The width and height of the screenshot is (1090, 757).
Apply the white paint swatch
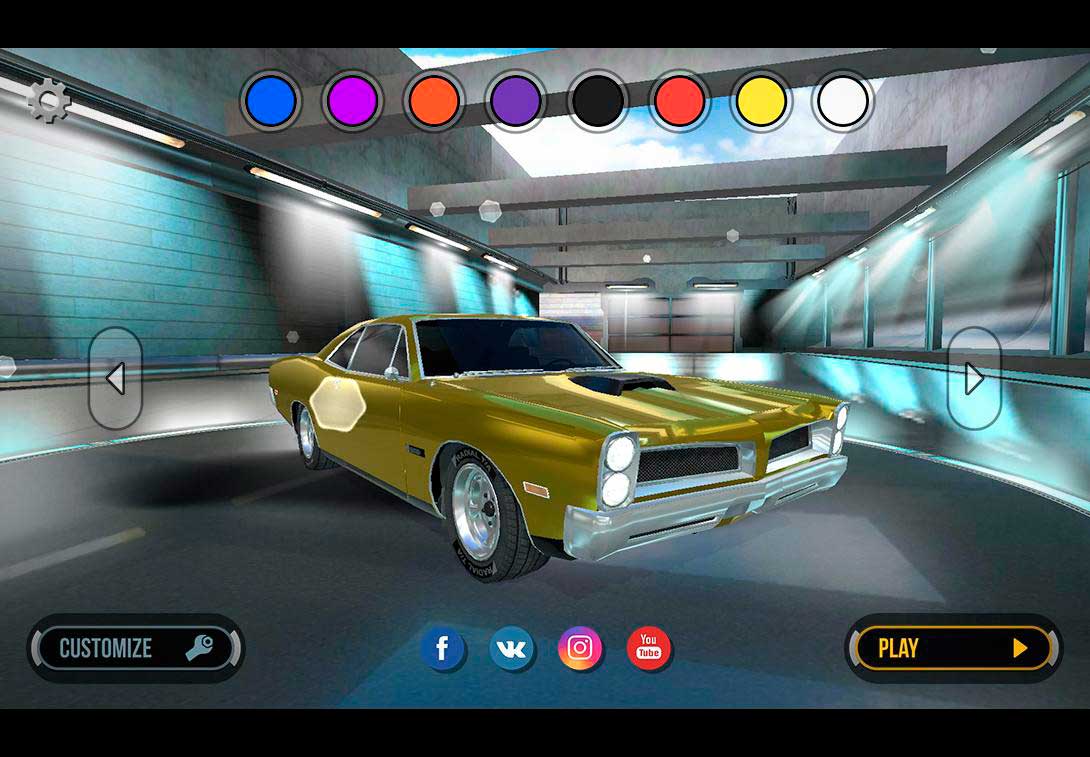point(843,101)
